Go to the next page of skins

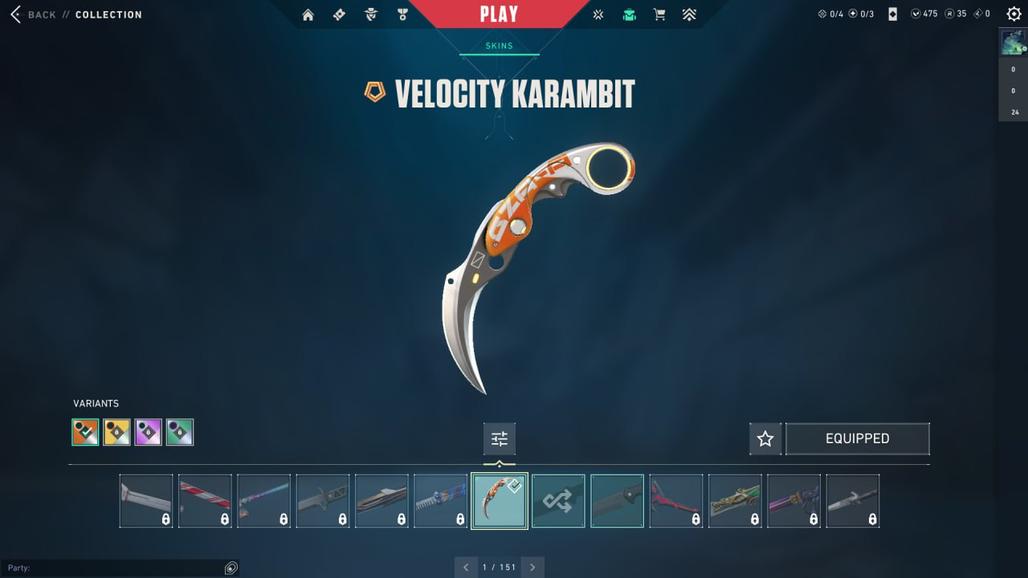[532, 567]
